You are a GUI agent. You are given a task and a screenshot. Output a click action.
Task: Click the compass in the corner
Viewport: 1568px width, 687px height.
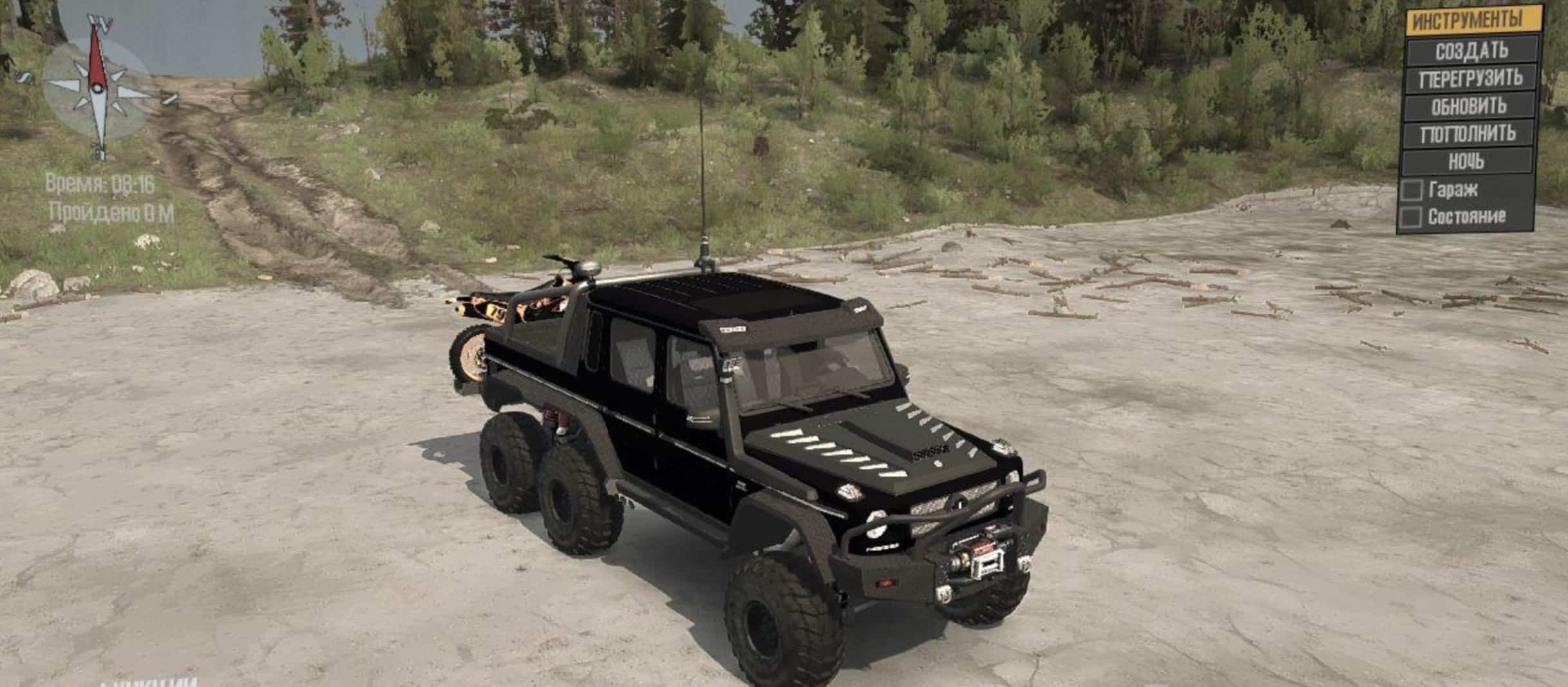99,89
